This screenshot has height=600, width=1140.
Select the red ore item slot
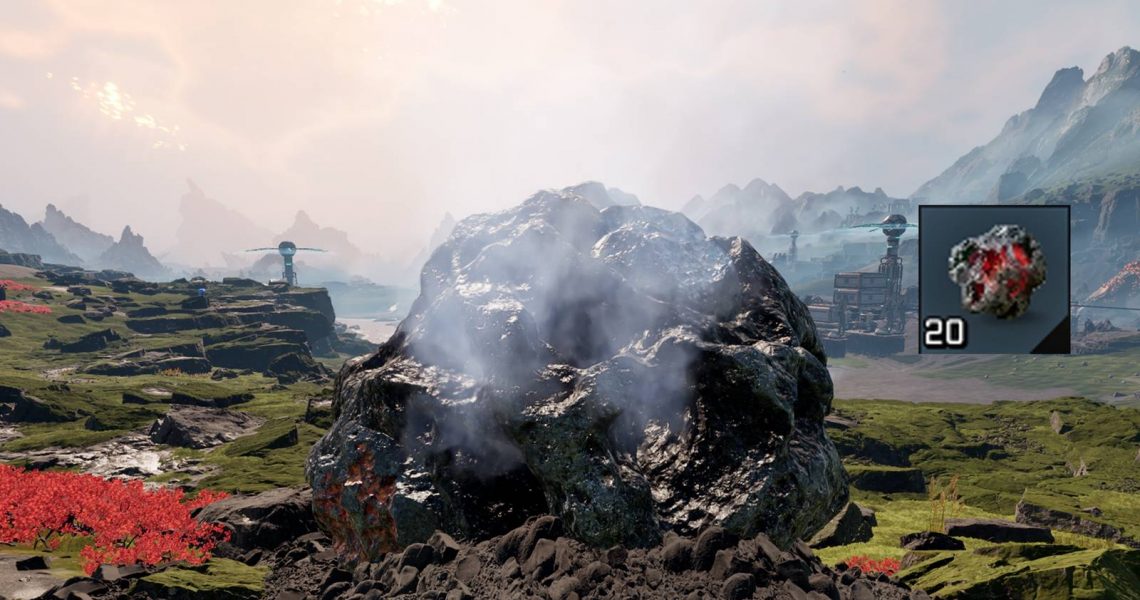994,279
